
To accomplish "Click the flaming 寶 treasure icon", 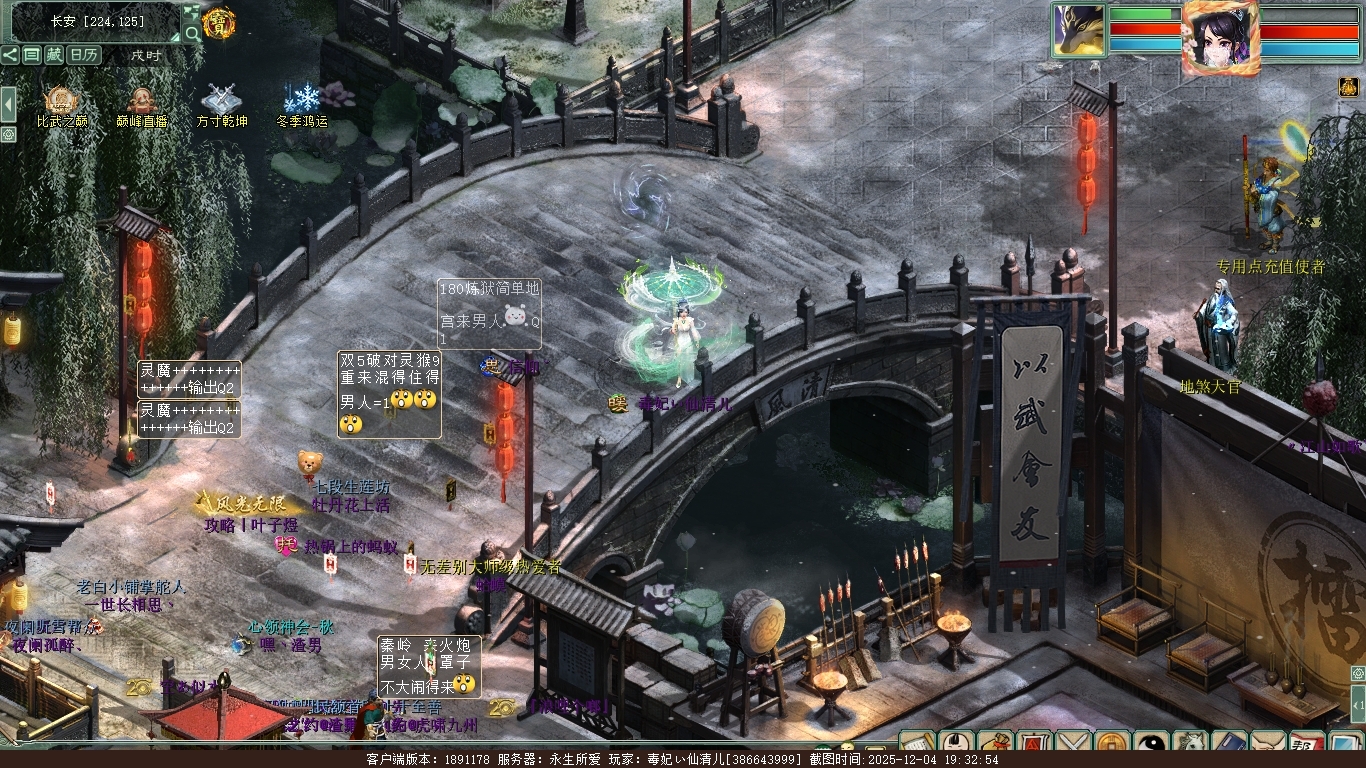I will coord(219,22).
